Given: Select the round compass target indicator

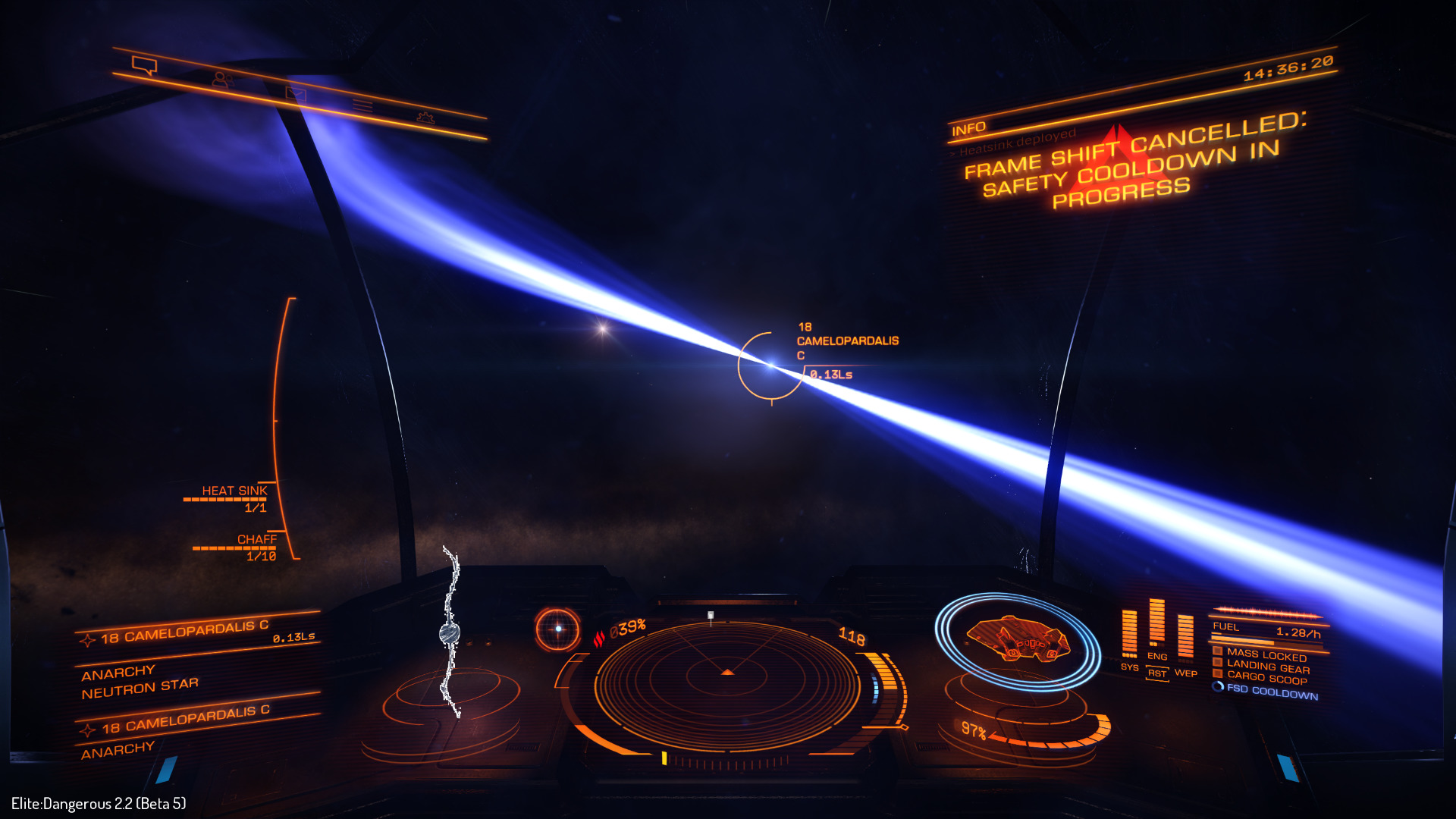Looking at the screenshot, I should (x=557, y=629).
